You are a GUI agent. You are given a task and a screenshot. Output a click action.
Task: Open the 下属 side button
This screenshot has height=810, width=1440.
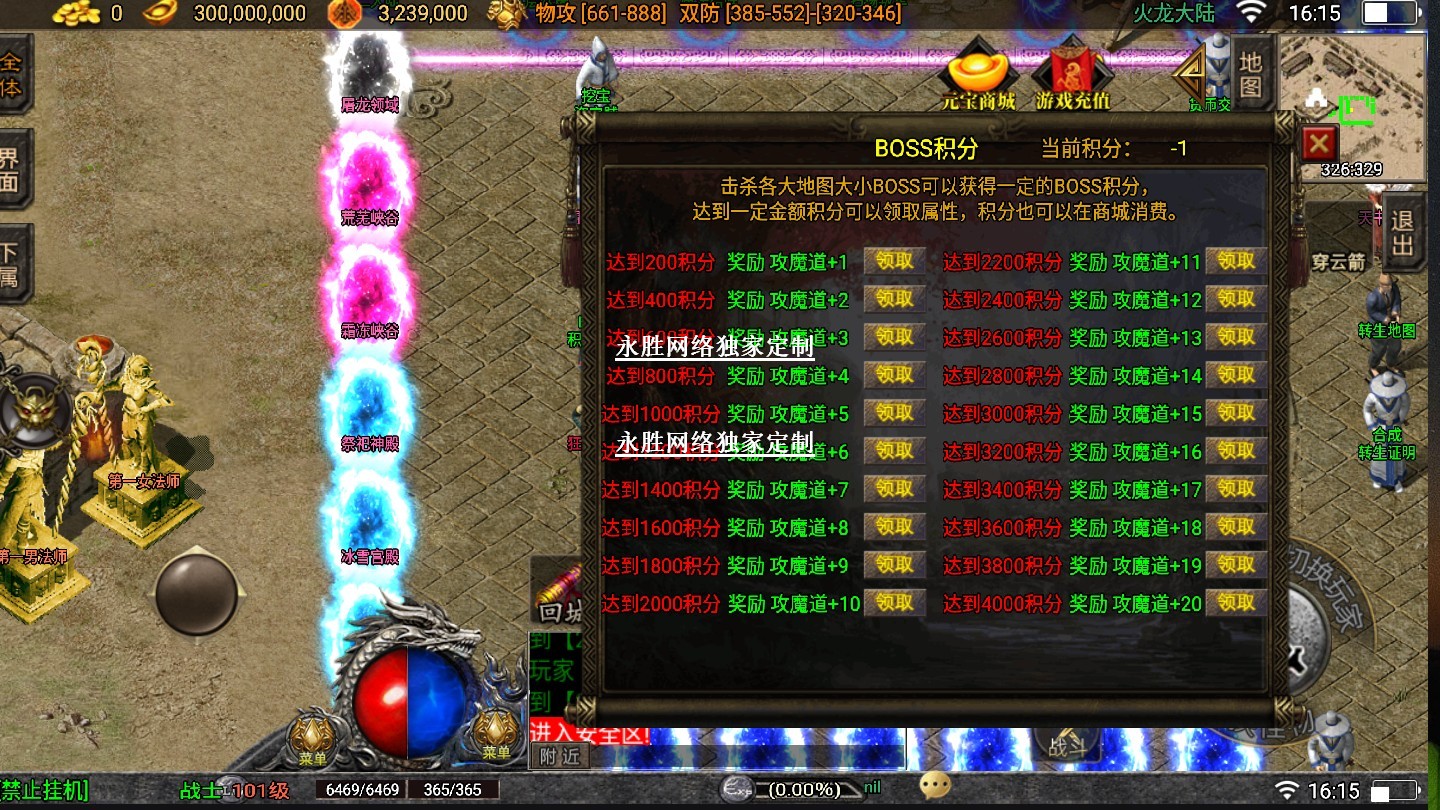[12, 263]
